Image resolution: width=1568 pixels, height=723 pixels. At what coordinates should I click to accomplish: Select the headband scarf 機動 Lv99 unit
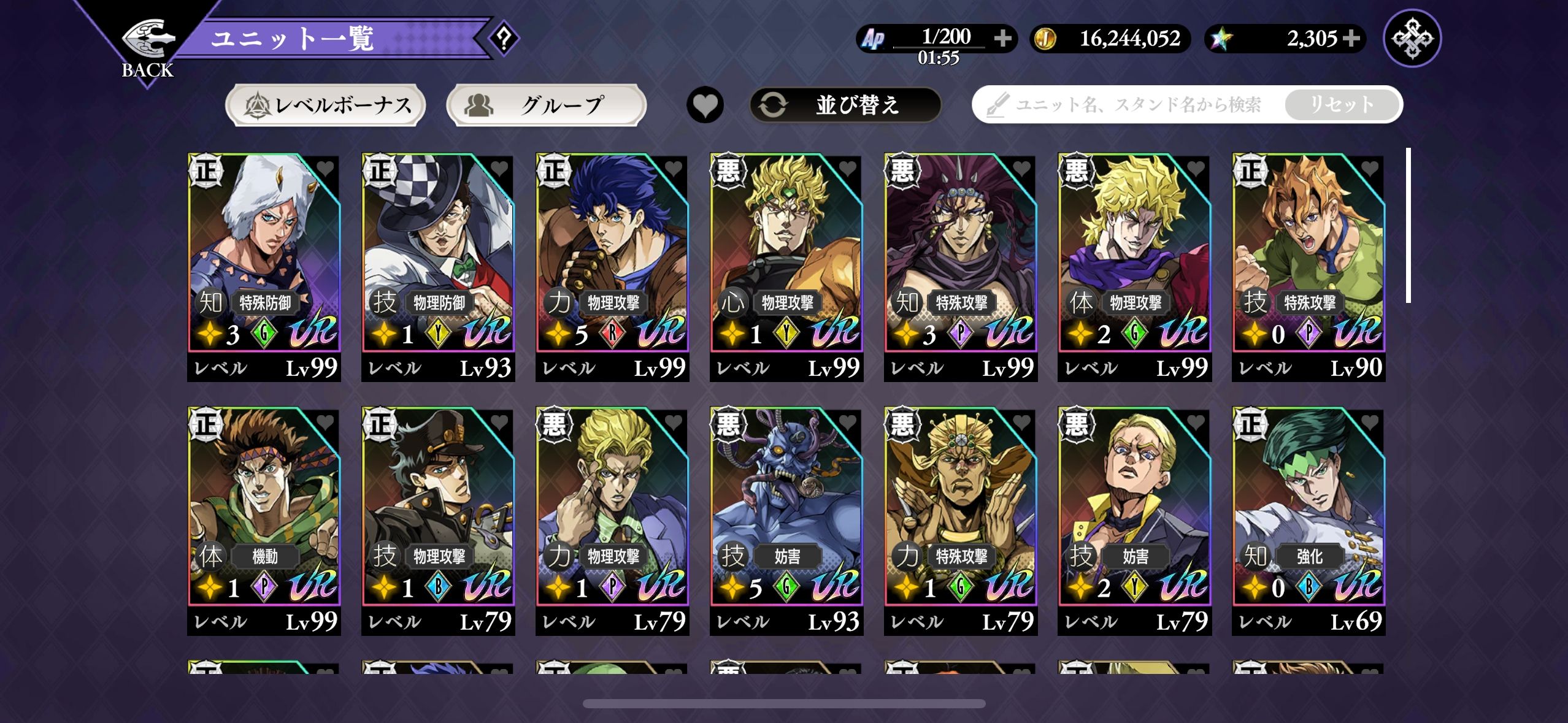point(264,512)
